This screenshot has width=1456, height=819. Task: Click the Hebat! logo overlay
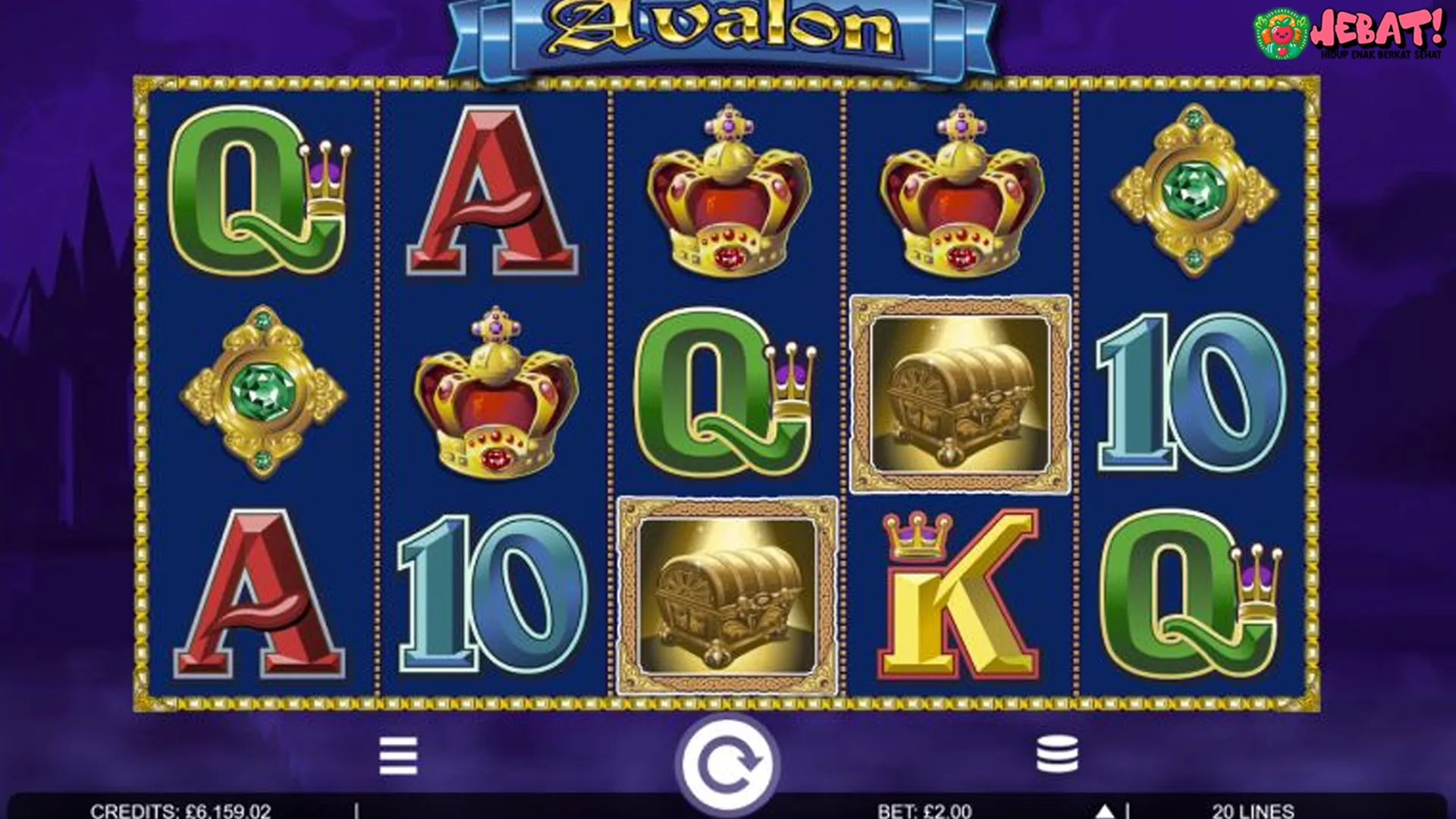pyautogui.click(x=1348, y=33)
